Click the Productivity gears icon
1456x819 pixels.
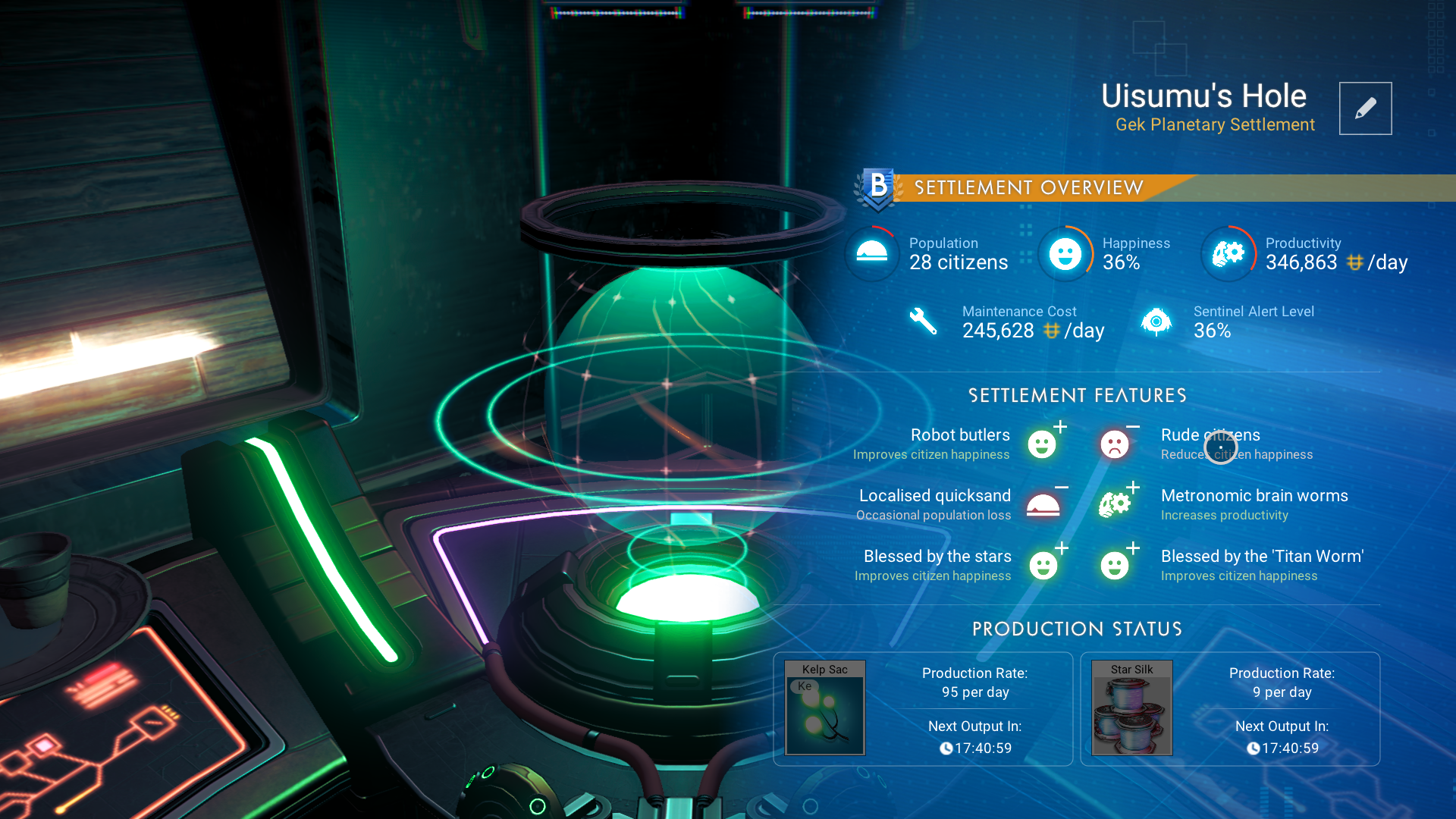1227,253
